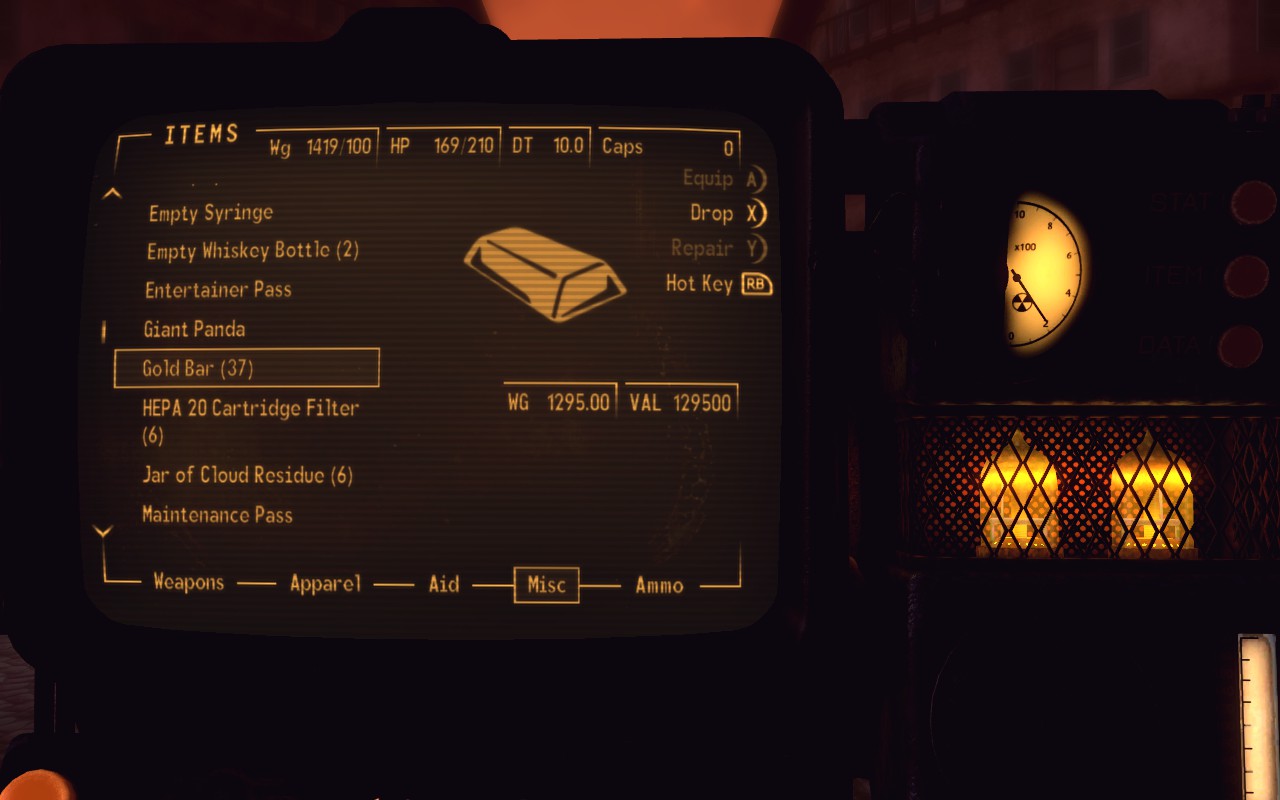Select the Gold Bar (37) row

[x=246, y=368]
